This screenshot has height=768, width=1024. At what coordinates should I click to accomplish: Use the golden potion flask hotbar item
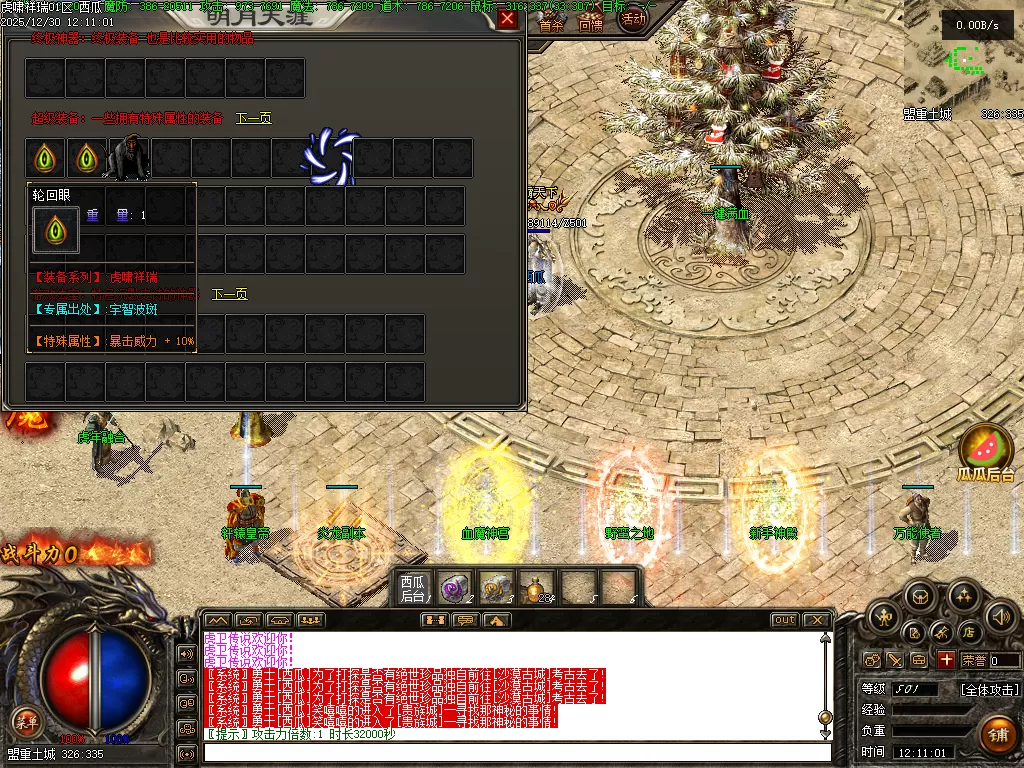[x=539, y=587]
